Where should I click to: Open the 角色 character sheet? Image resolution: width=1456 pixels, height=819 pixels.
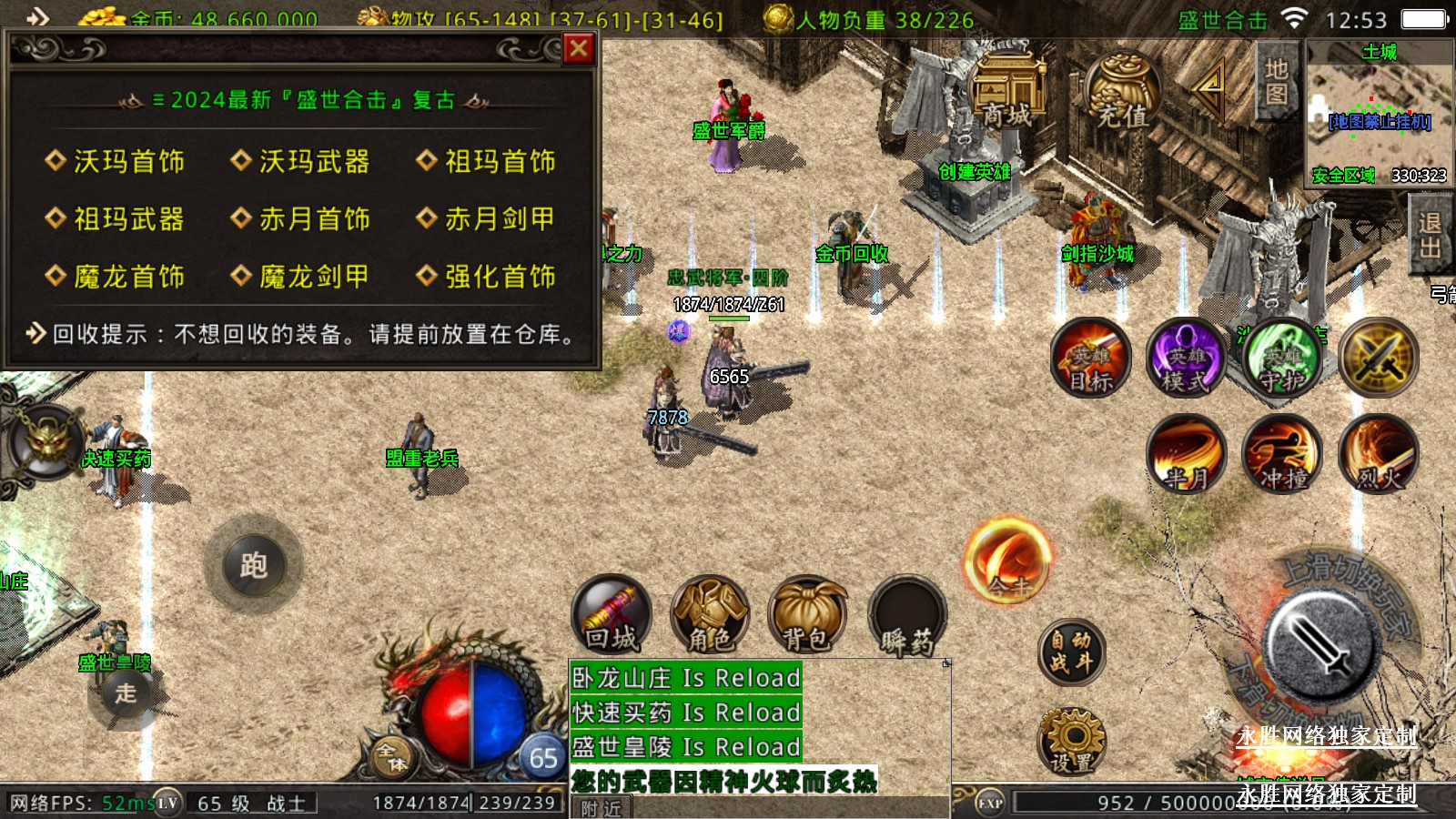710,616
